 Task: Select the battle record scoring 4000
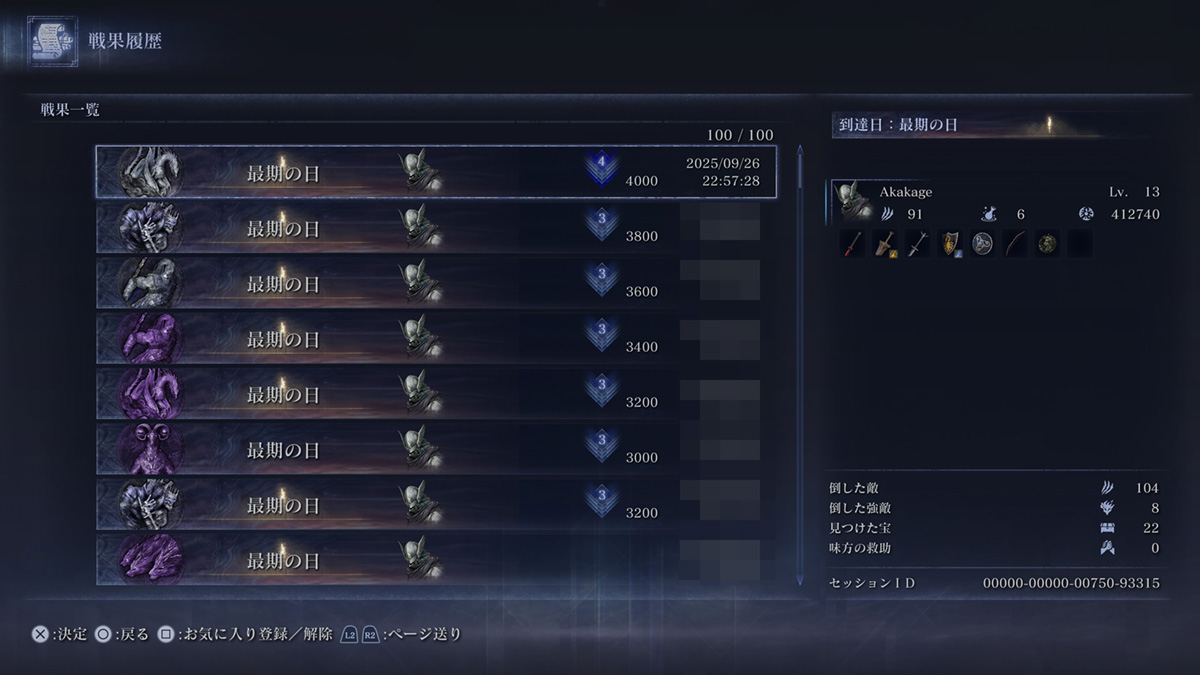tap(436, 172)
